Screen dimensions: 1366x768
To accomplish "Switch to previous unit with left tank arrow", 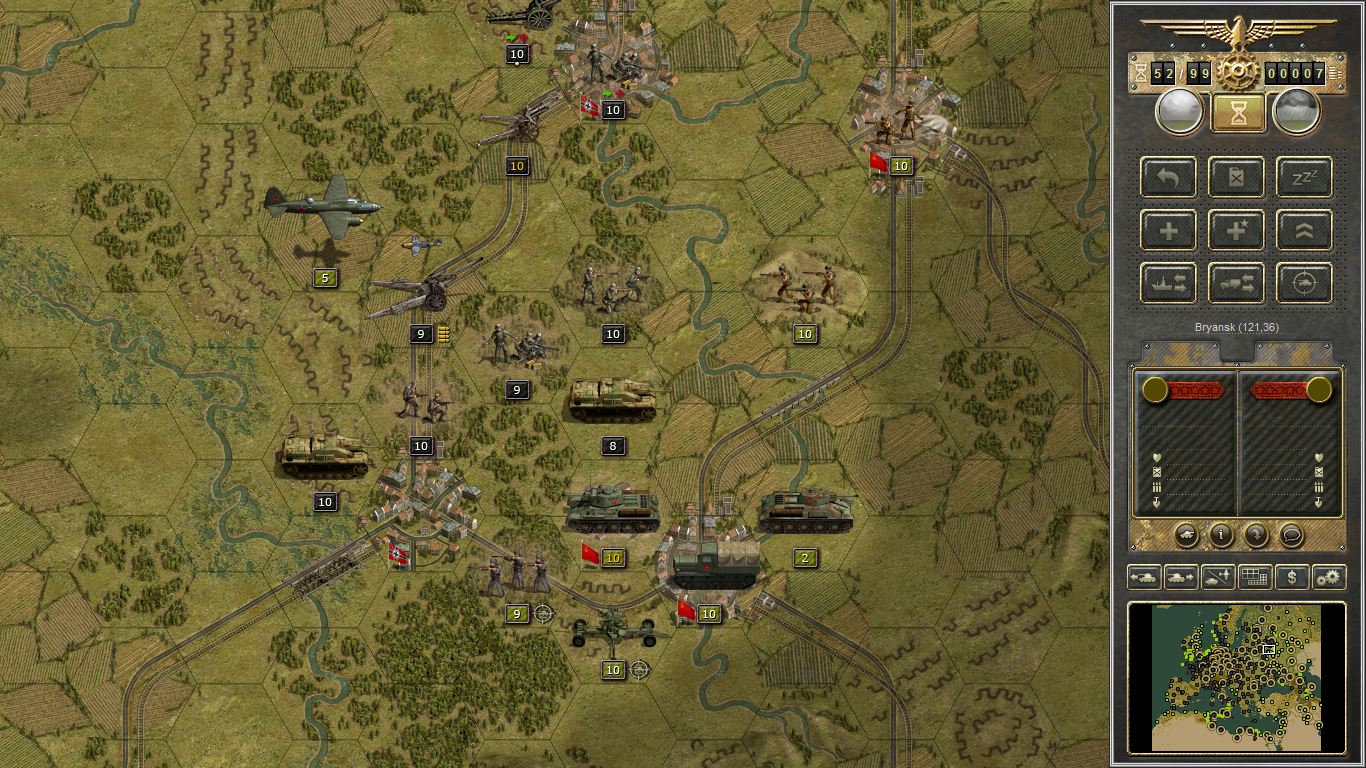I will (1145, 576).
